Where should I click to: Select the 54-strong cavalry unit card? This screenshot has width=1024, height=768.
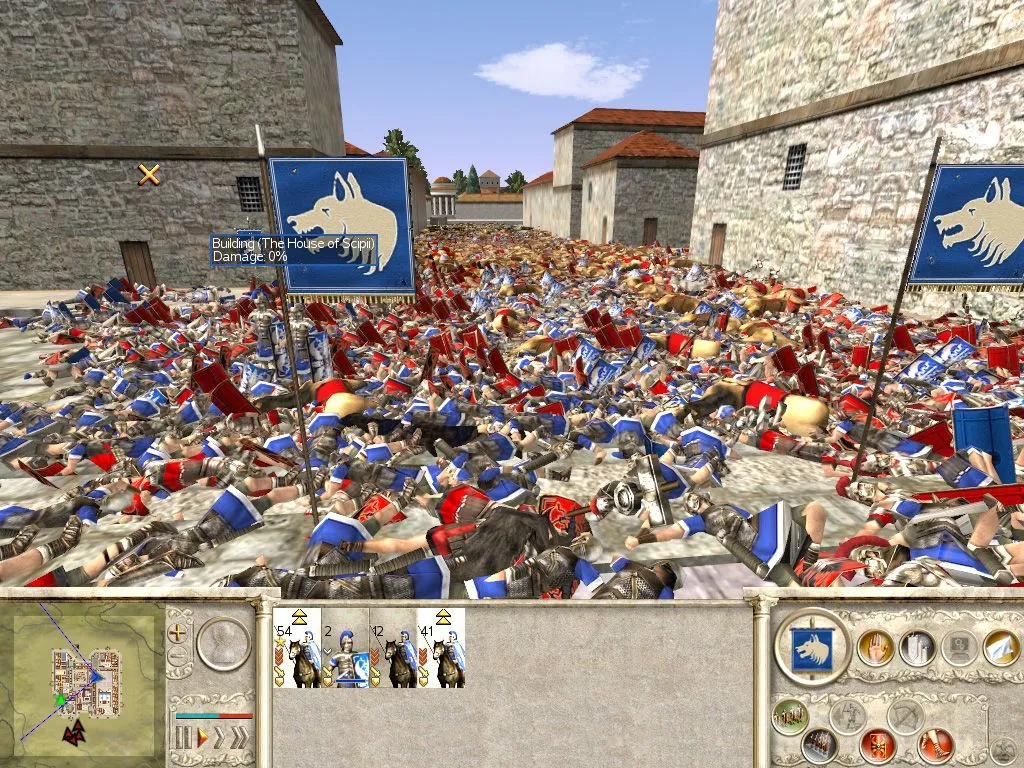(x=297, y=647)
